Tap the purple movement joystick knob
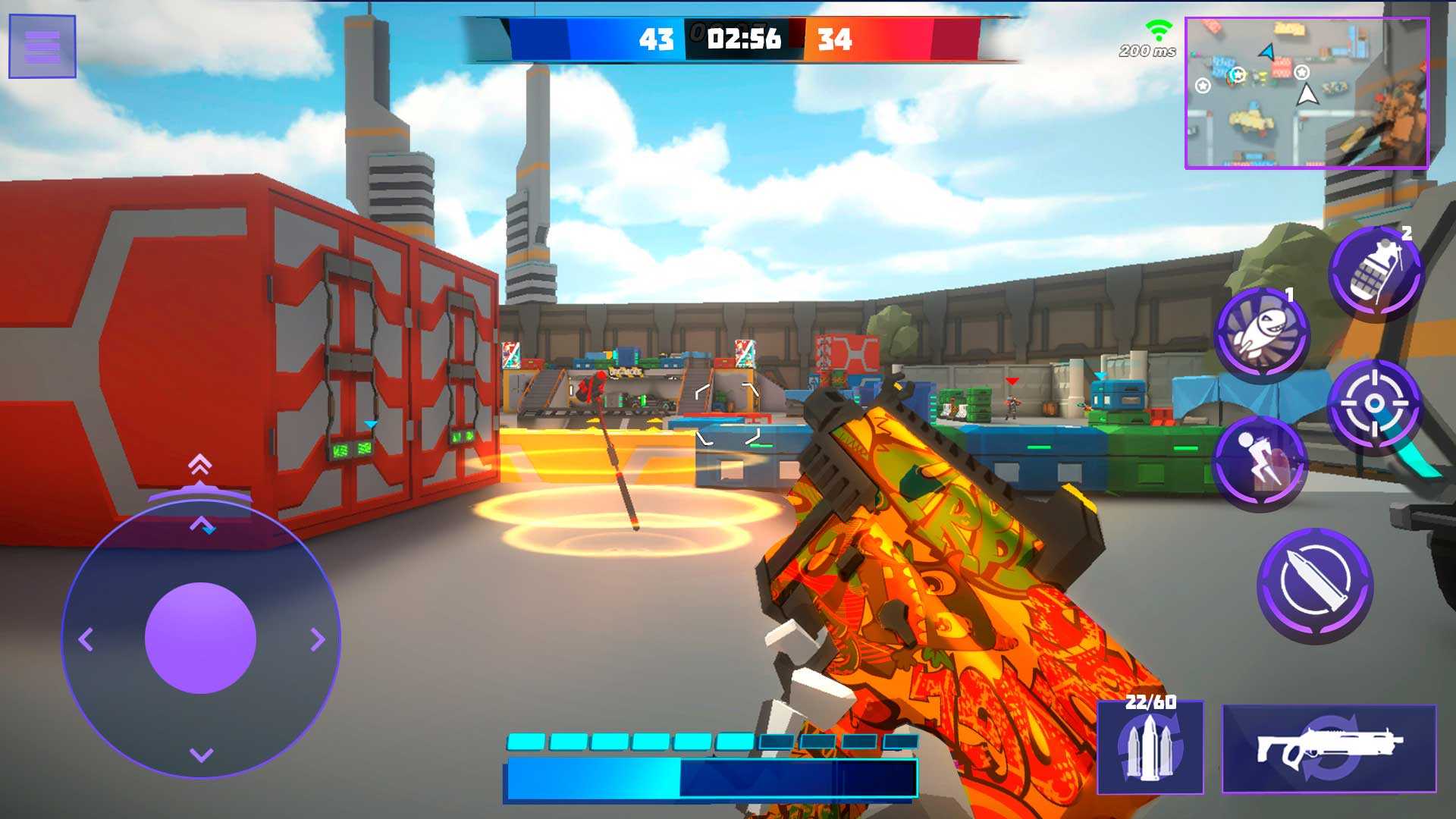Screen dimensions: 1456x819 click(x=200, y=638)
